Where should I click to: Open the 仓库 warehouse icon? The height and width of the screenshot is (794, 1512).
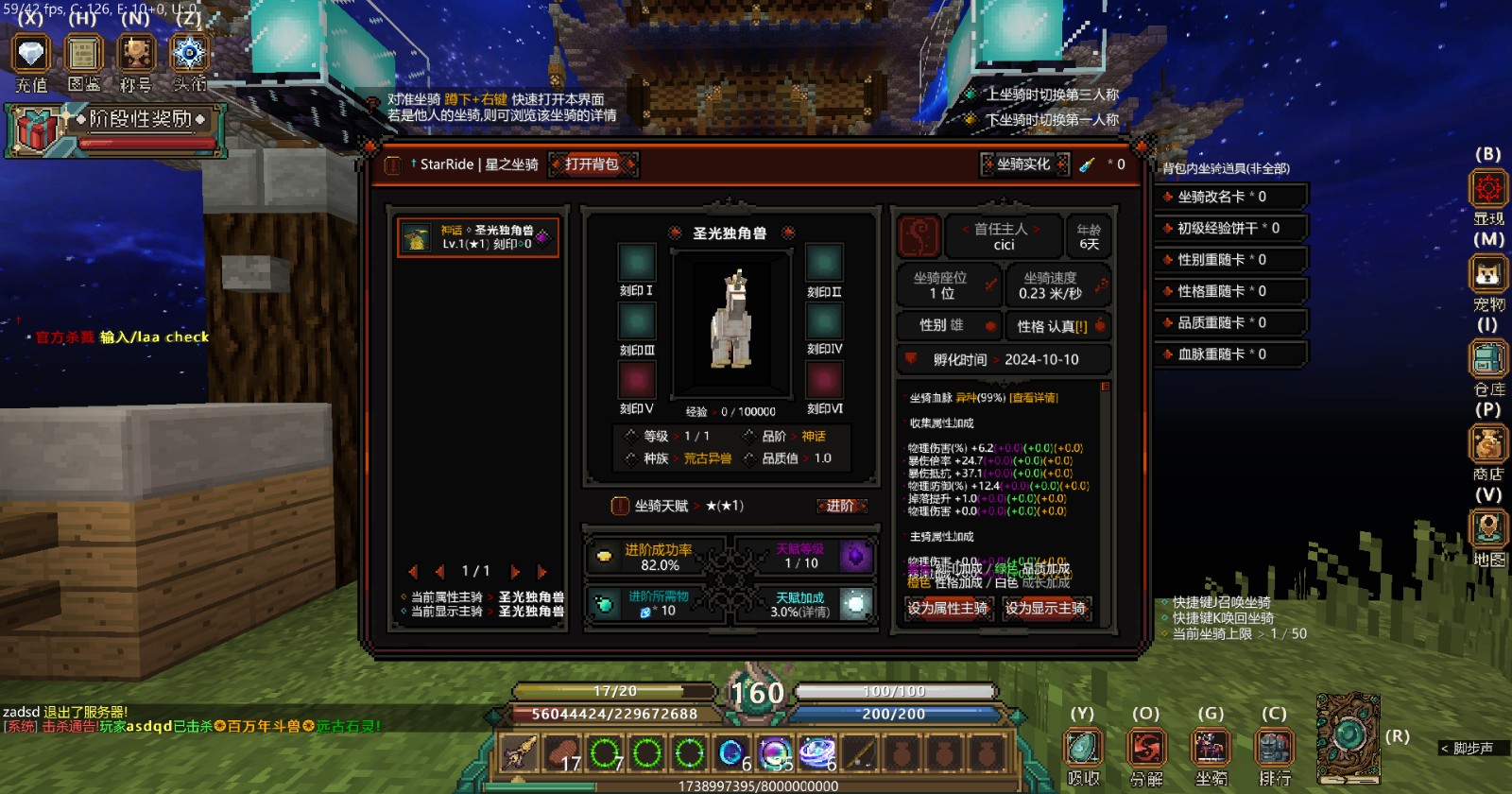coord(1487,360)
